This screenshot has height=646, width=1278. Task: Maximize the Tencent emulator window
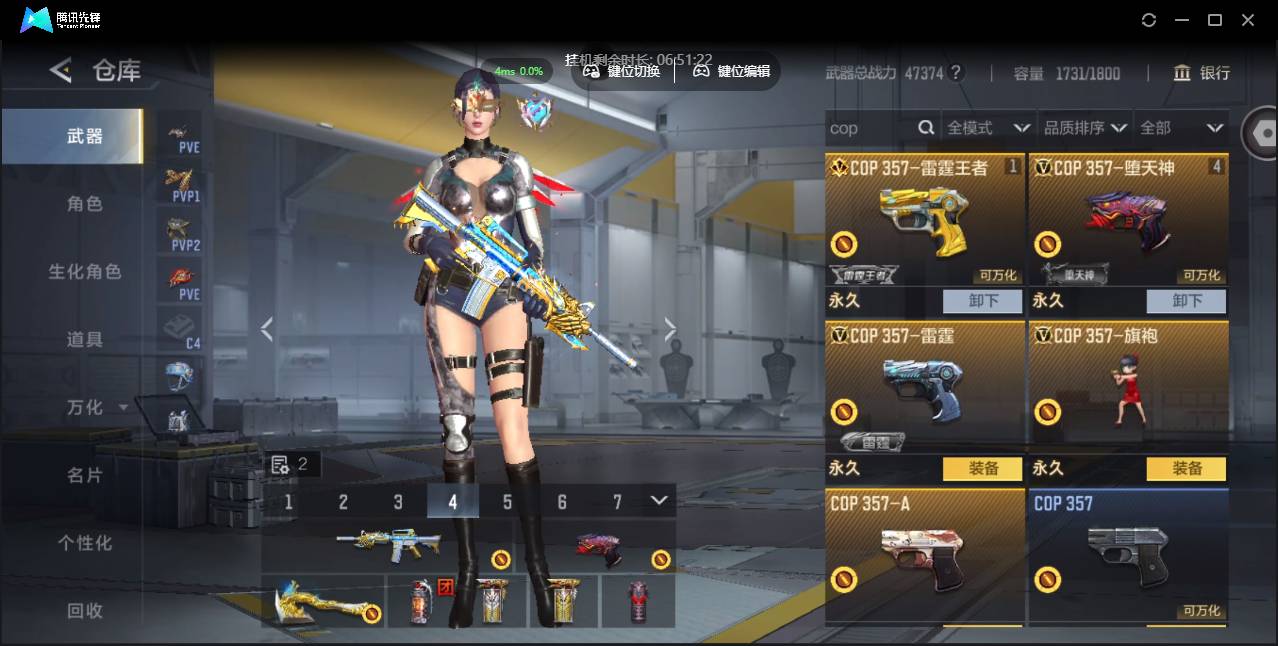[x=1215, y=20]
